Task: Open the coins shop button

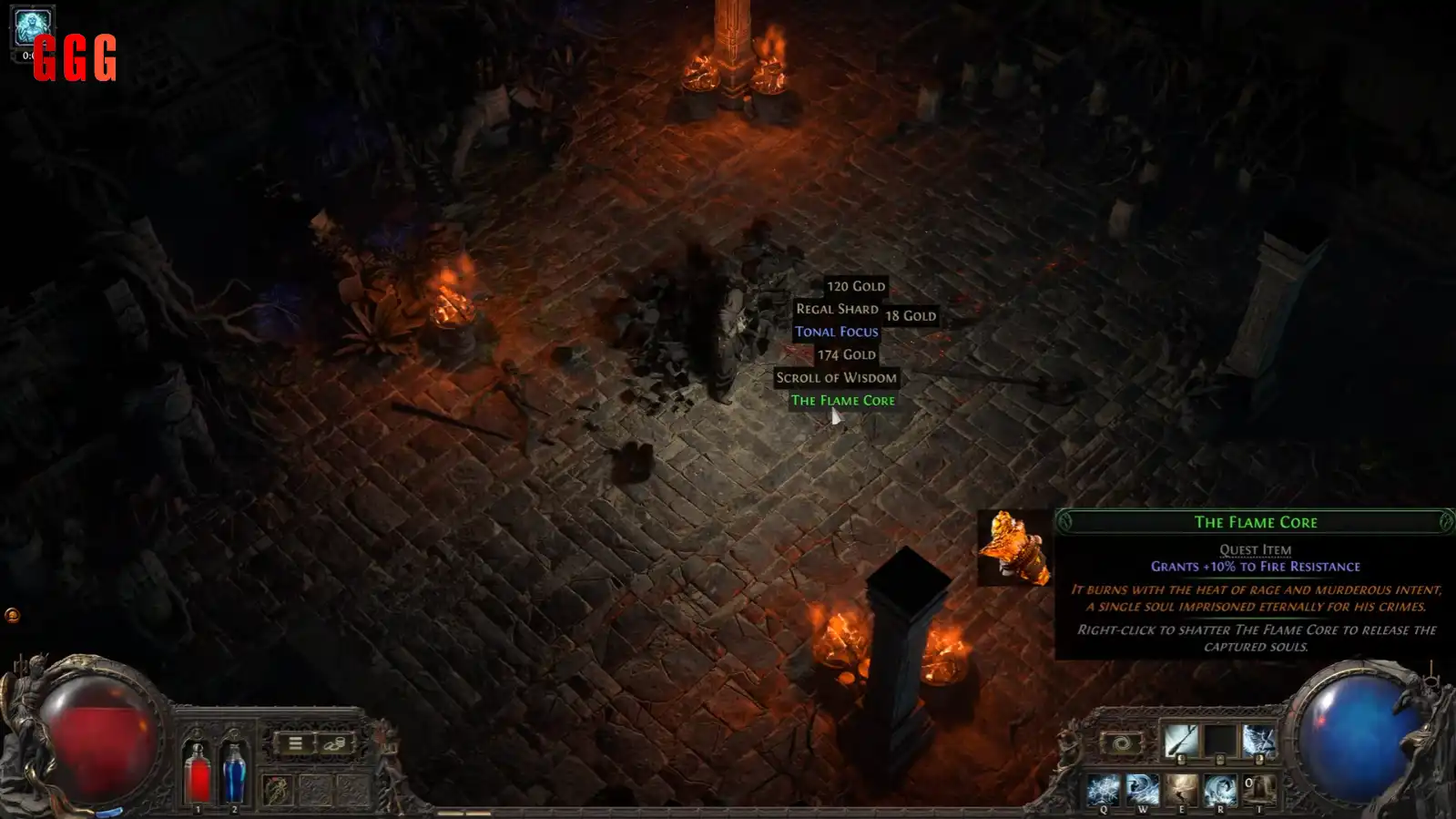Action: pos(333,743)
